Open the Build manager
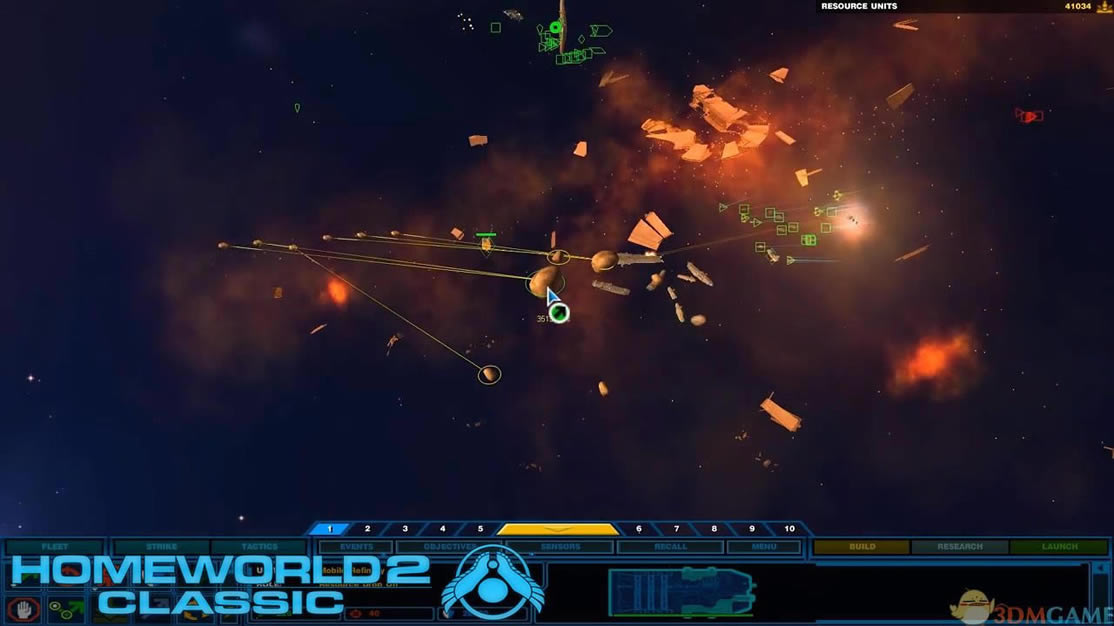 click(x=861, y=547)
